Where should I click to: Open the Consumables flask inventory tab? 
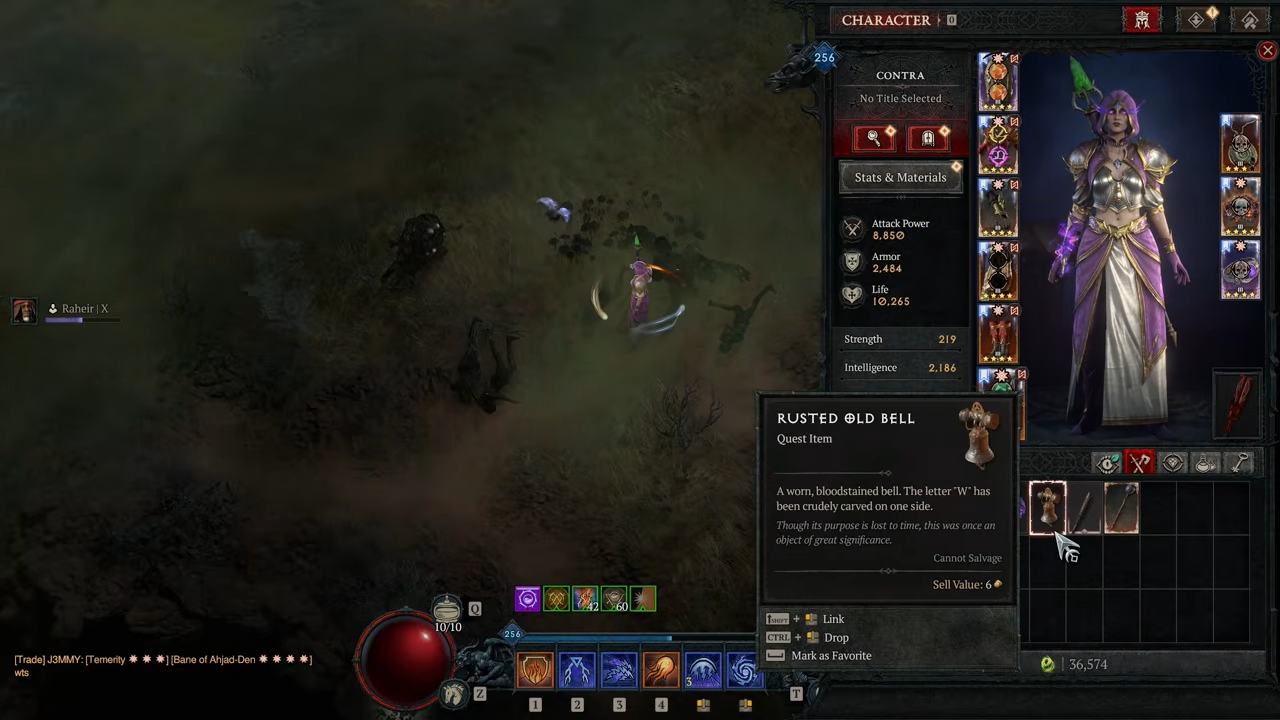point(1206,463)
